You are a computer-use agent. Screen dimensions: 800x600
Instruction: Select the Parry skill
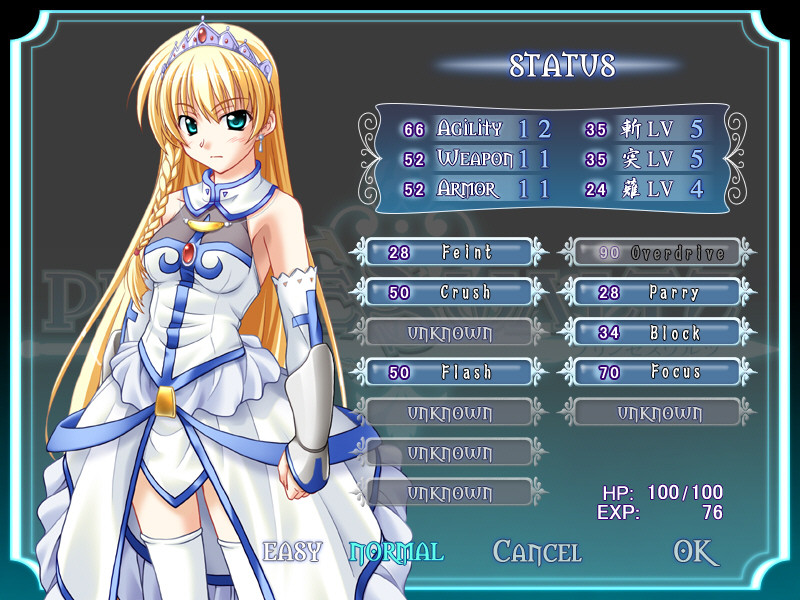[x=656, y=293]
